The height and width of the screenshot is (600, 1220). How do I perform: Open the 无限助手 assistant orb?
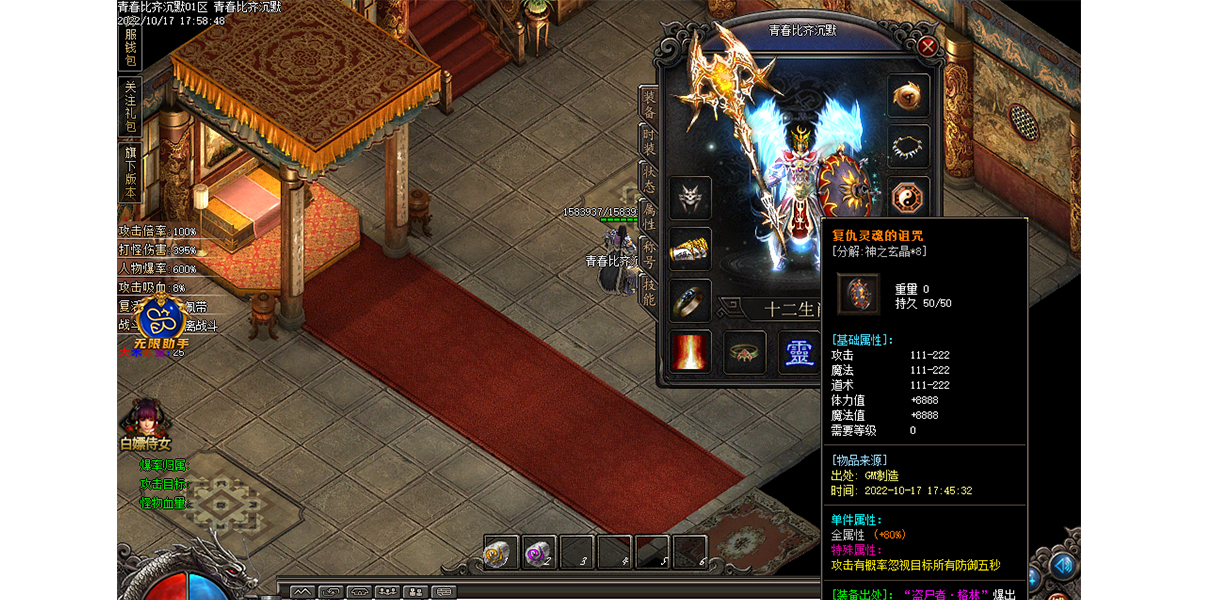pyautogui.click(x=160, y=320)
